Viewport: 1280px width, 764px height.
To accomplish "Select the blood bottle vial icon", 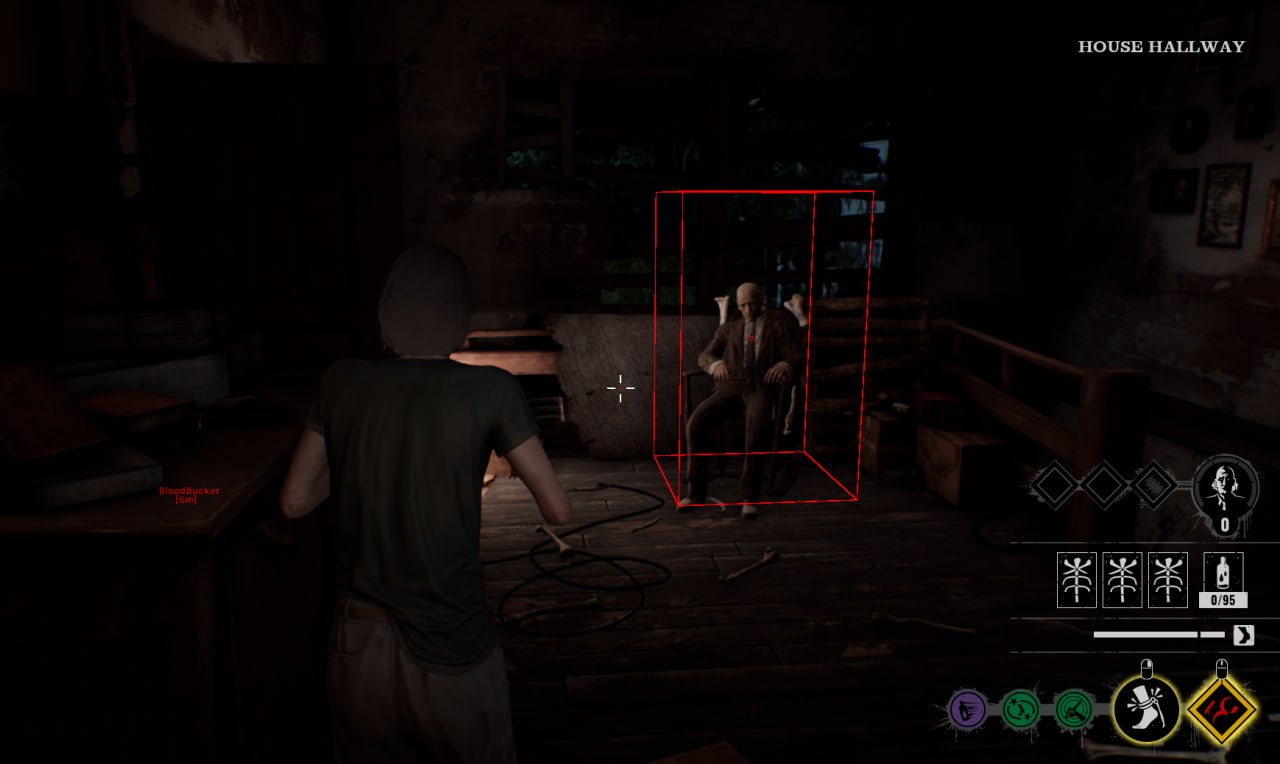I will click(1223, 573).
